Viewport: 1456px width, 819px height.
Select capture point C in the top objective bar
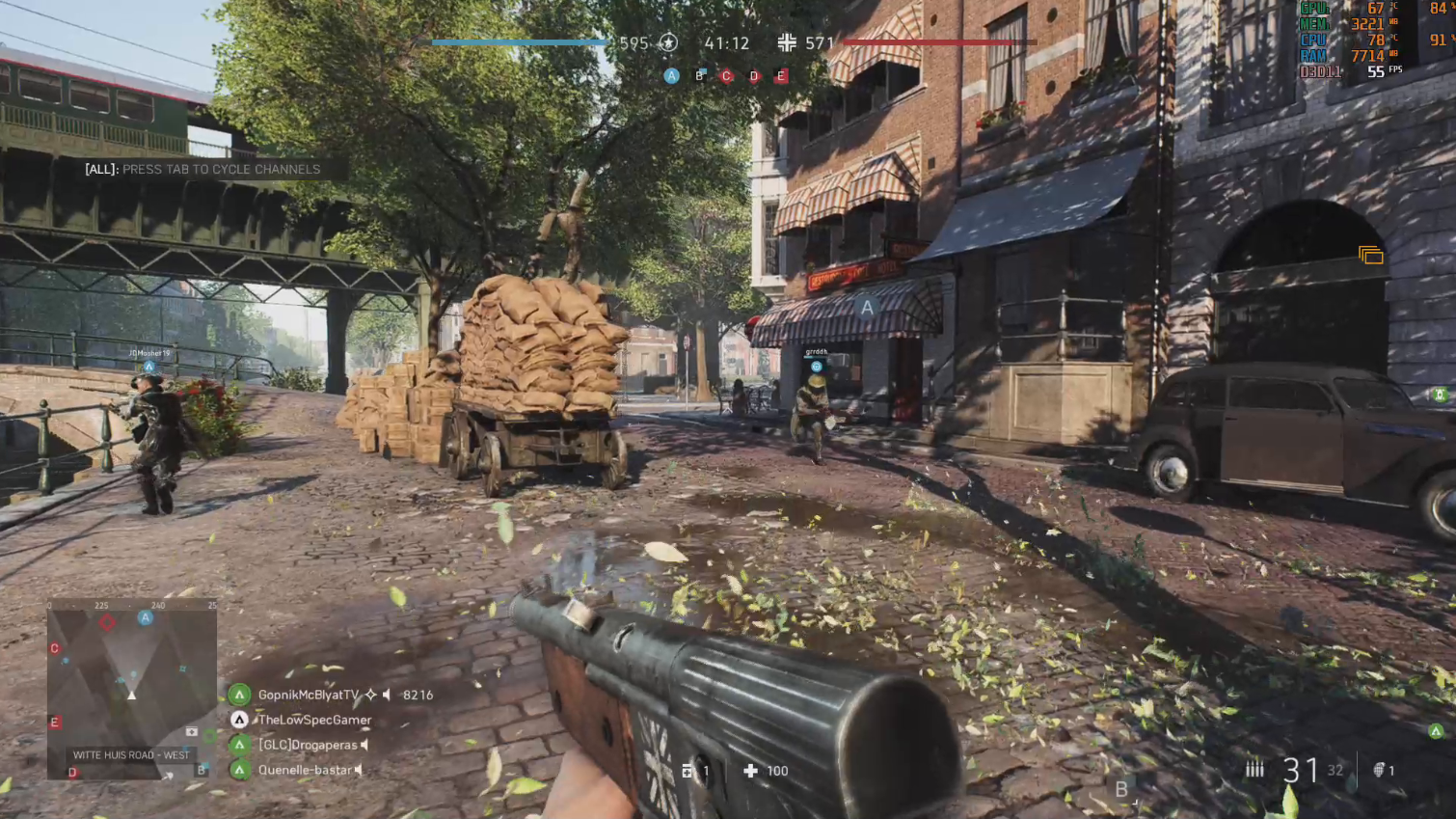tap(727, 75)
